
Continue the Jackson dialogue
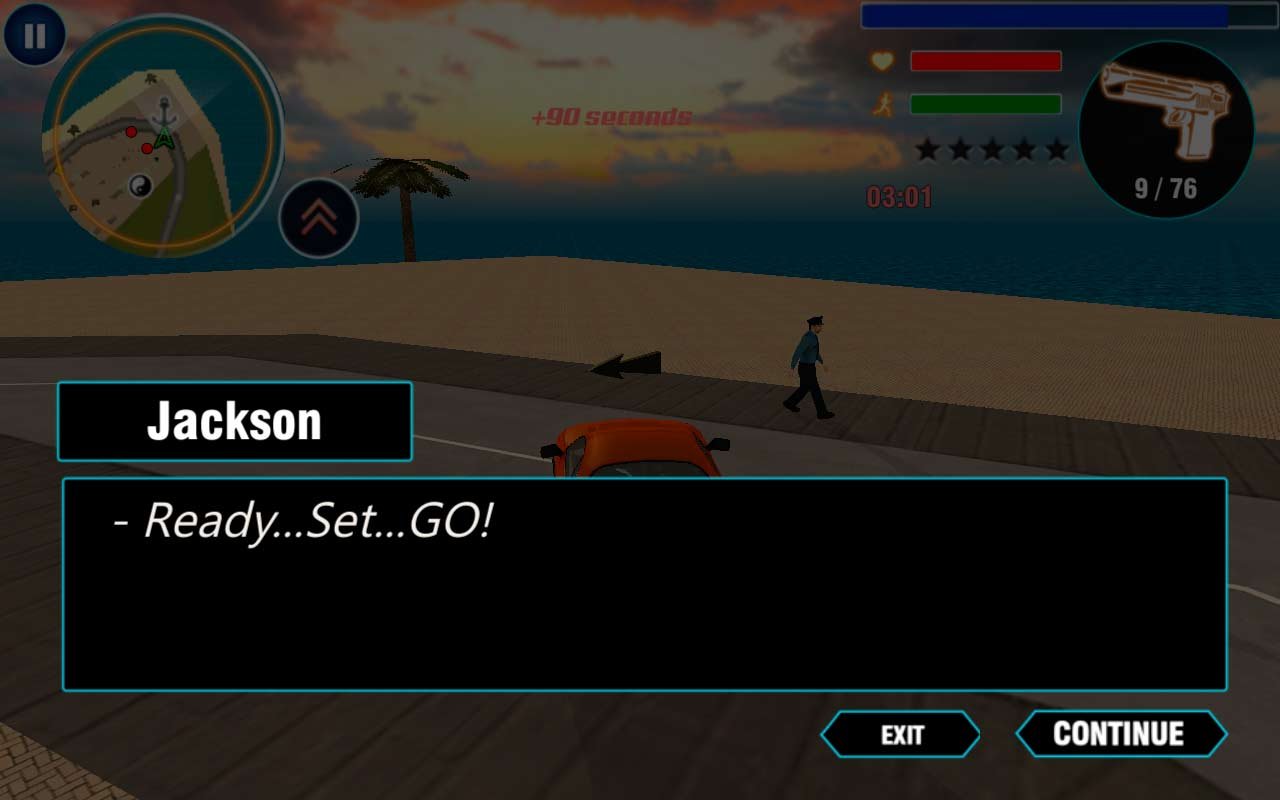[x=1120, y=734]
